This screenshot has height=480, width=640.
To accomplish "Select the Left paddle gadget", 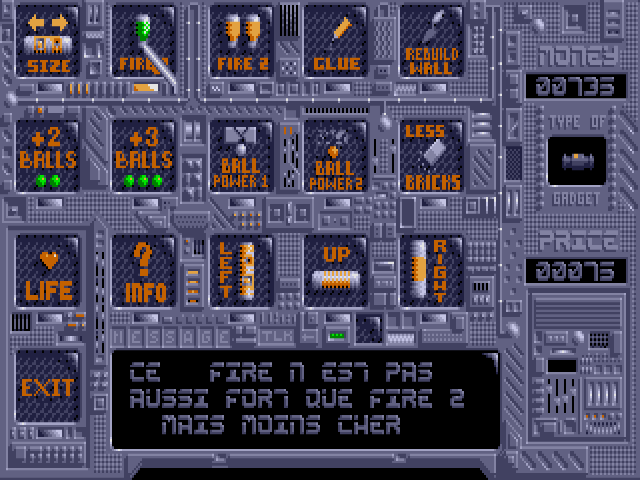I will tap(240, 270).
